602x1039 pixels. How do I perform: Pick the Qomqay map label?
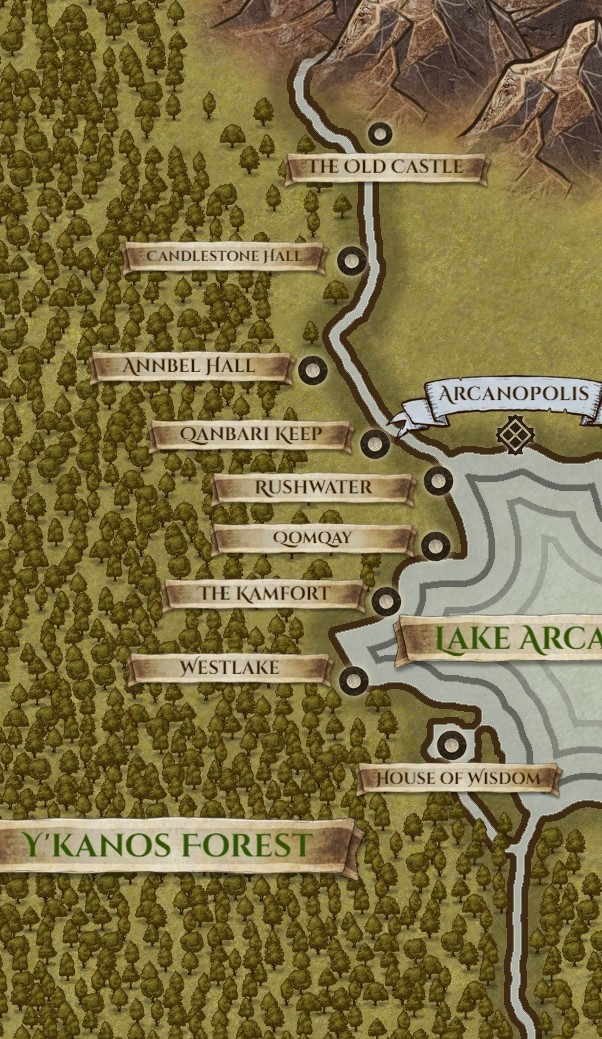click(312, 539)
